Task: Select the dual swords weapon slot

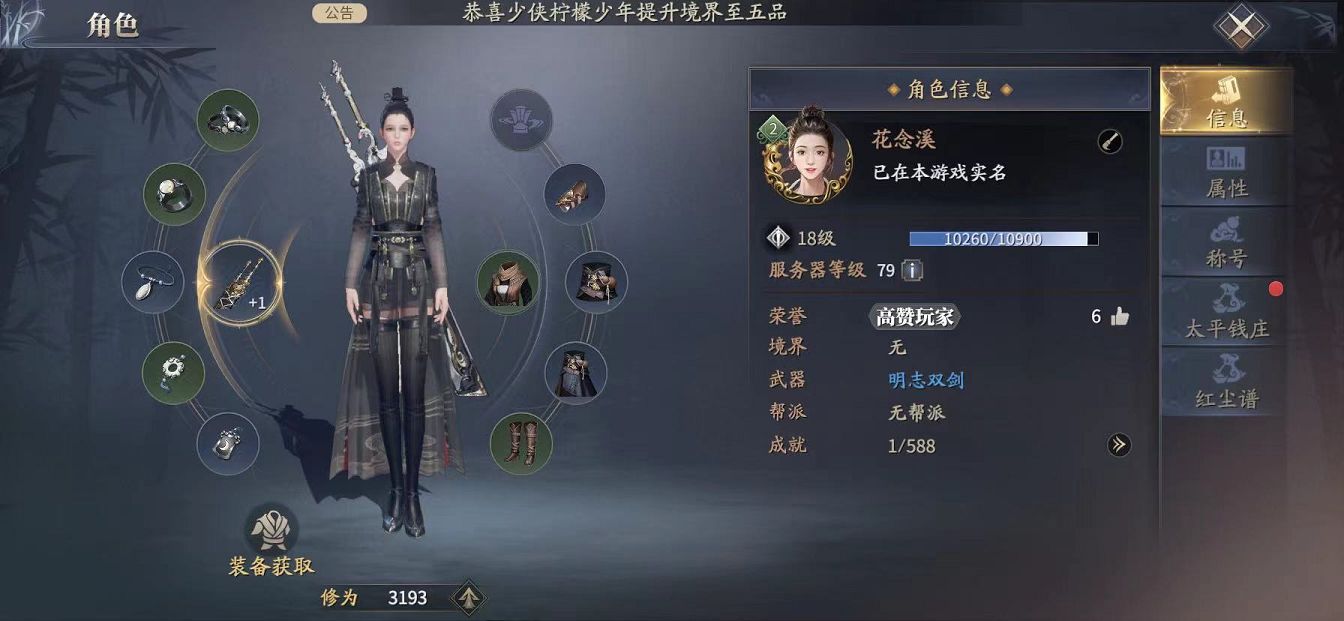Action: coord(237,290)
